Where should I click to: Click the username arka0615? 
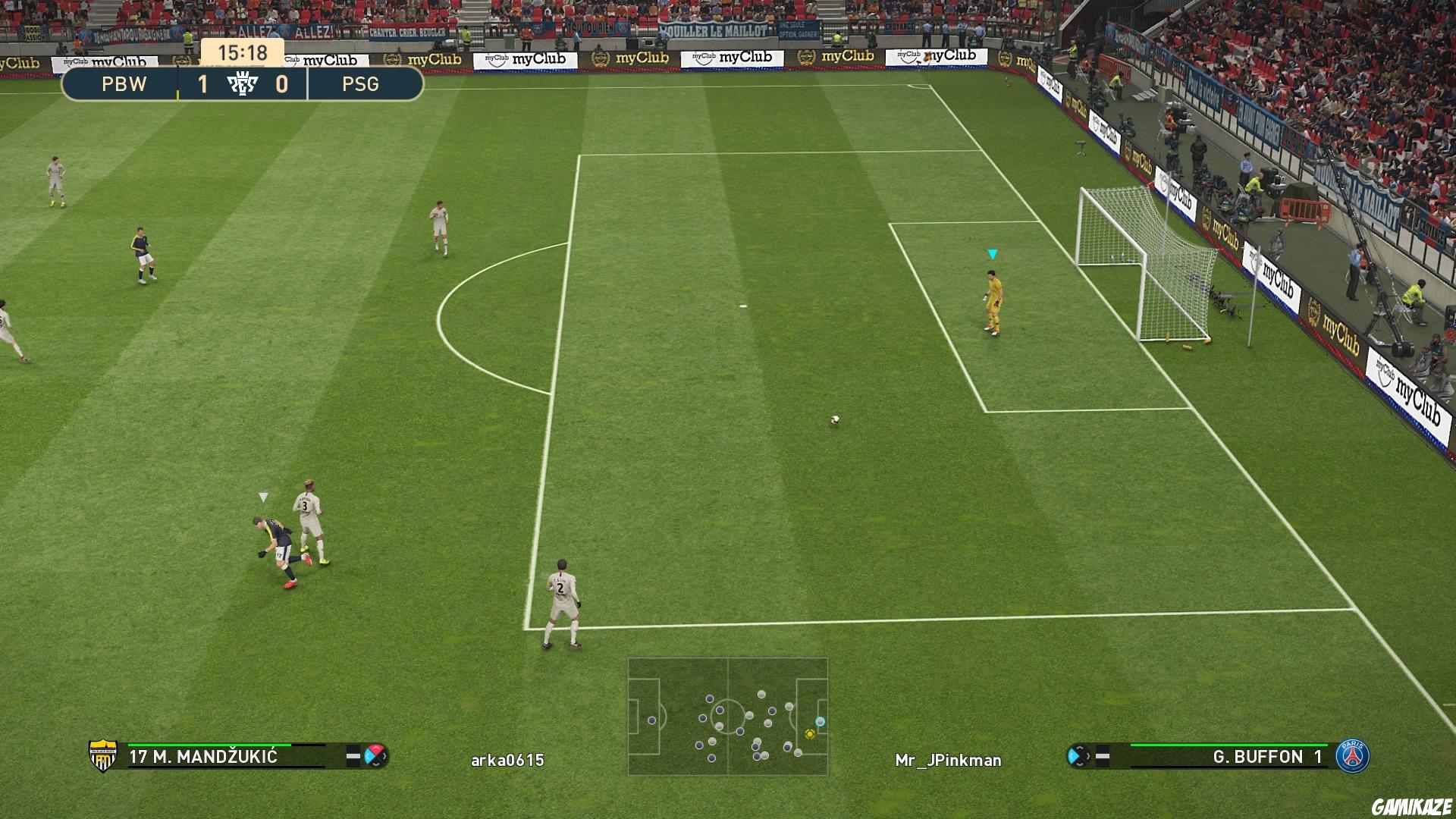click(x=507, y=758)
